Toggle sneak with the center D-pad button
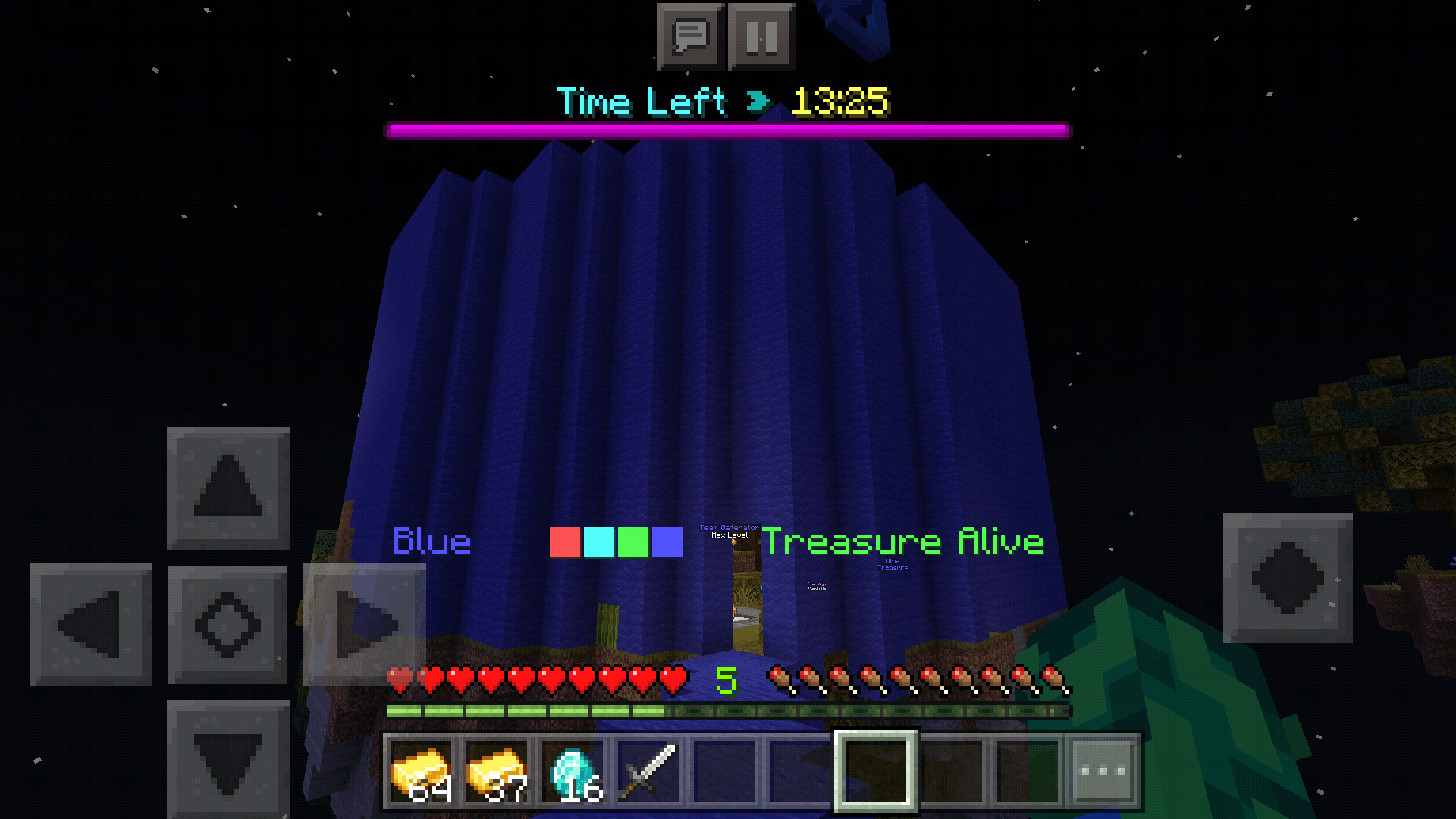This screenshot has width=1456, height=819. pos(227,623)
